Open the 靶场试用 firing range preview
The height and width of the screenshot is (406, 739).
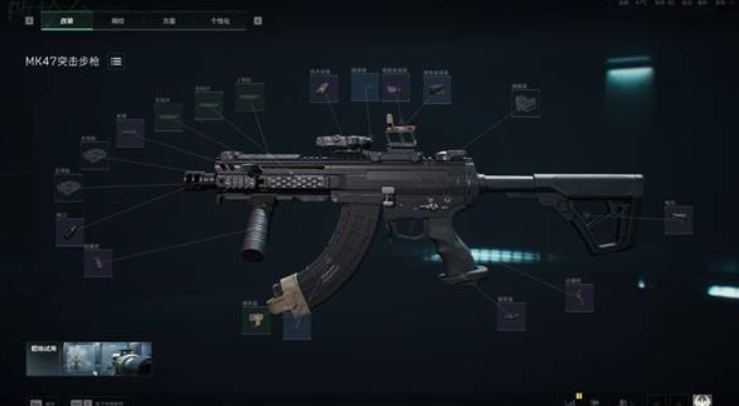89,359
